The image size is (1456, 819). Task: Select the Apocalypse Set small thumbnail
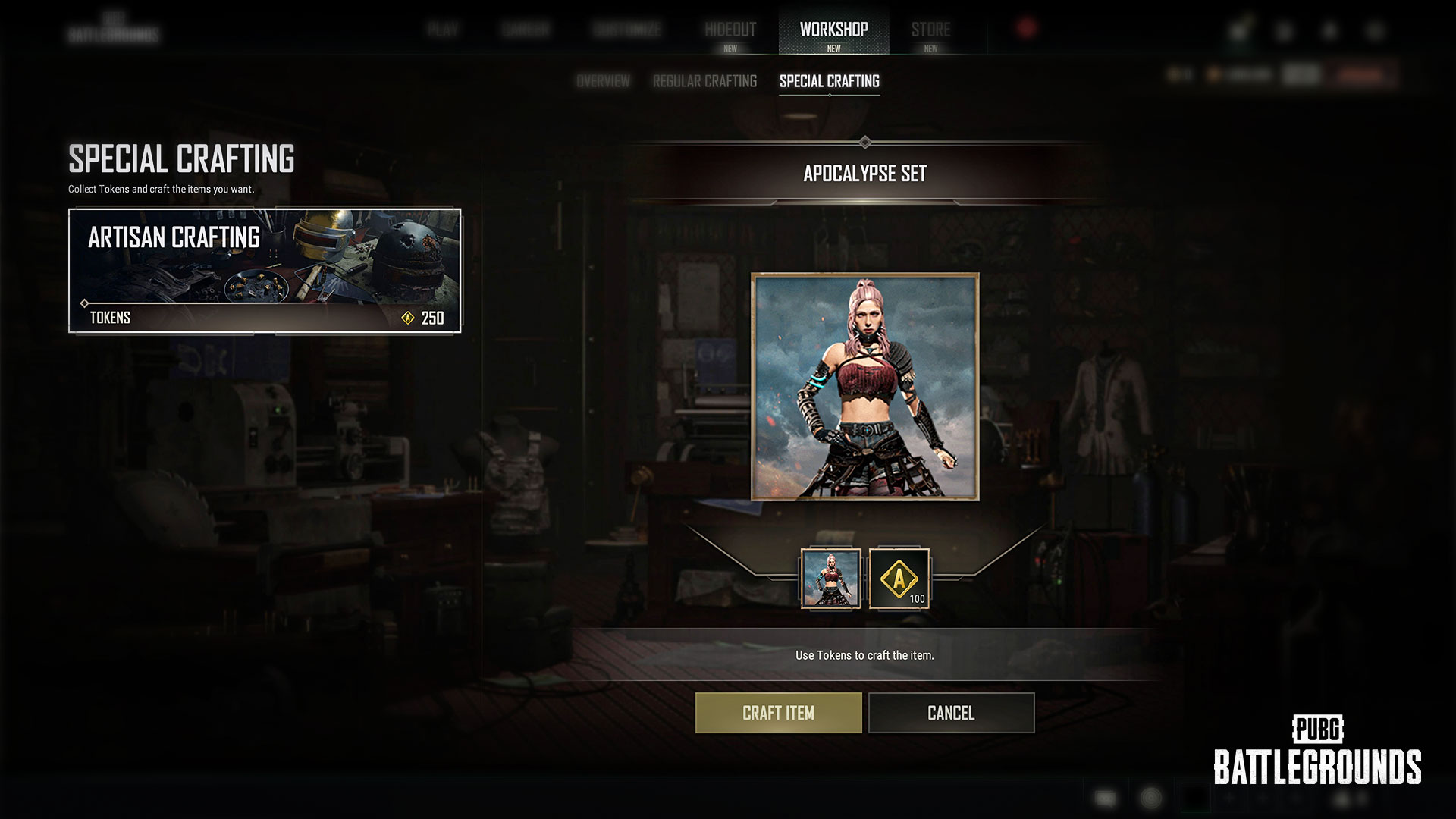[x=831, y=579]
